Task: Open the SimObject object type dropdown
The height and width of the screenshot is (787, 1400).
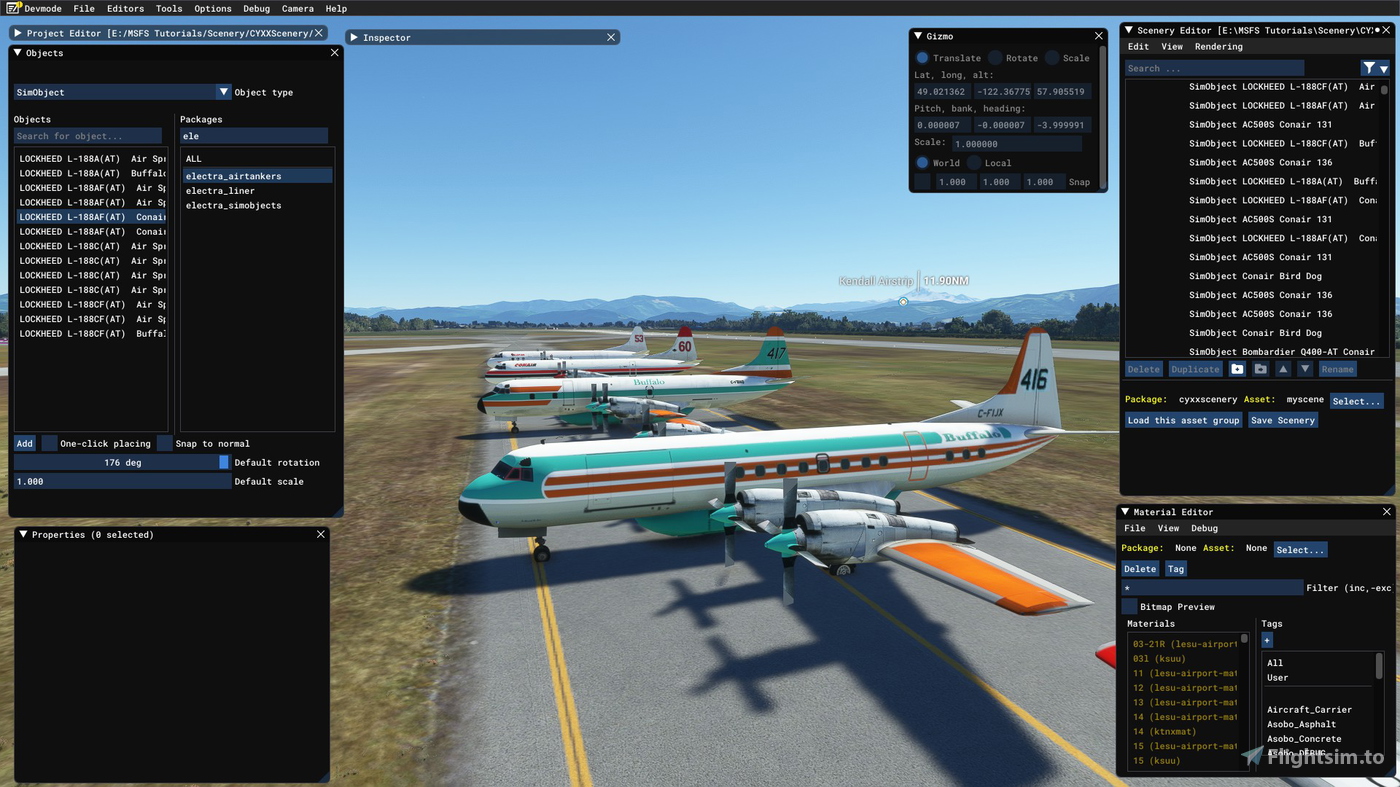Action: click(224, 91)
